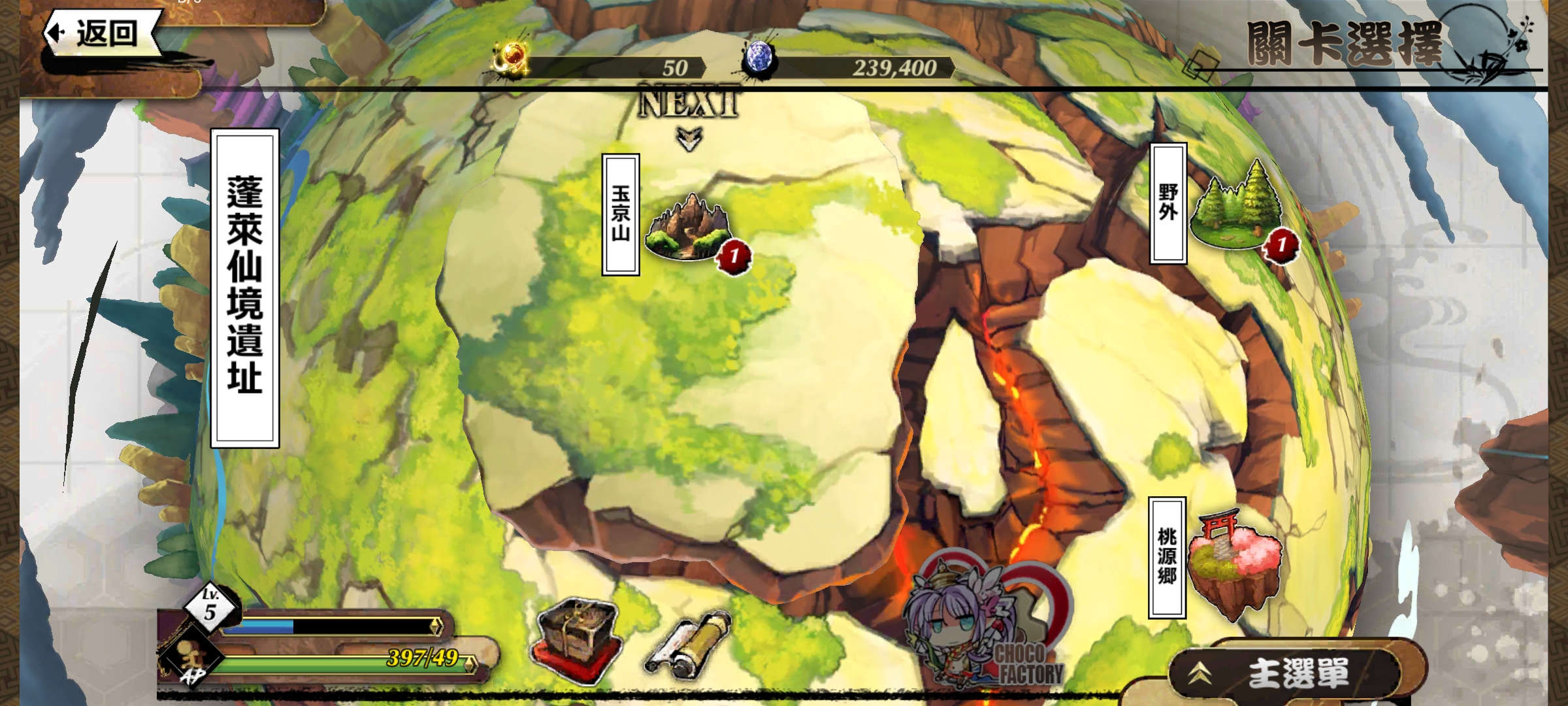Tap the gold orb currency icon
Viewport: 1568px width, 706px height.
point(511,60)
